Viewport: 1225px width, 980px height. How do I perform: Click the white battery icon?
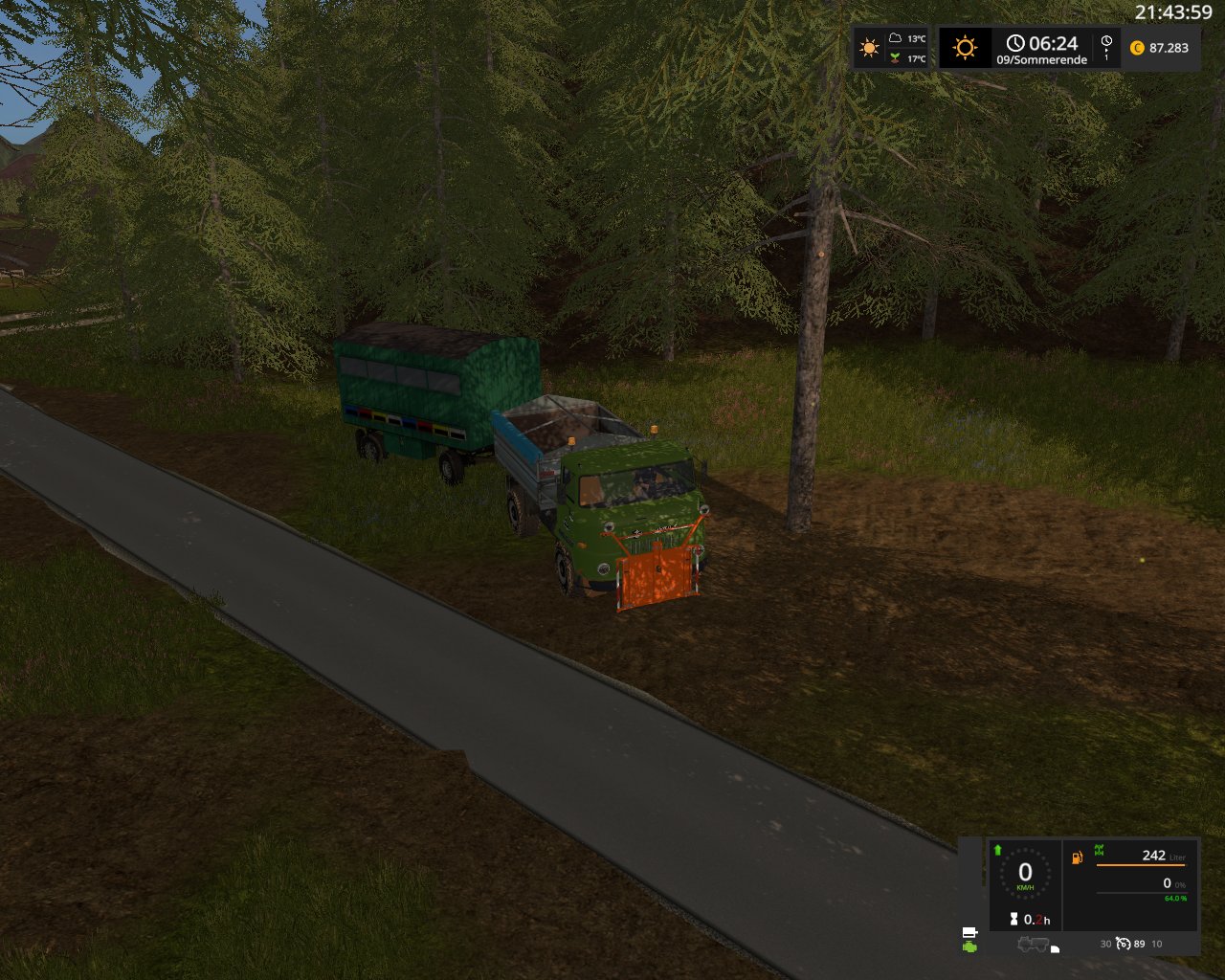click(969, 932)
